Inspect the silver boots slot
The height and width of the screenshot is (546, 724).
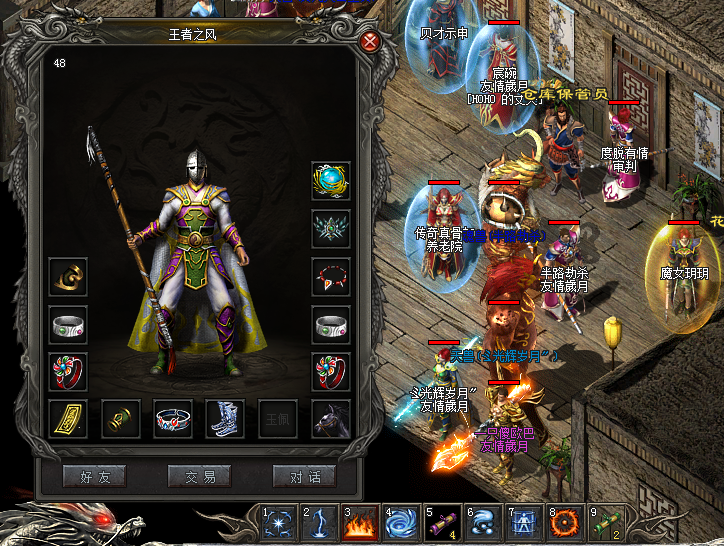(225, 419)
